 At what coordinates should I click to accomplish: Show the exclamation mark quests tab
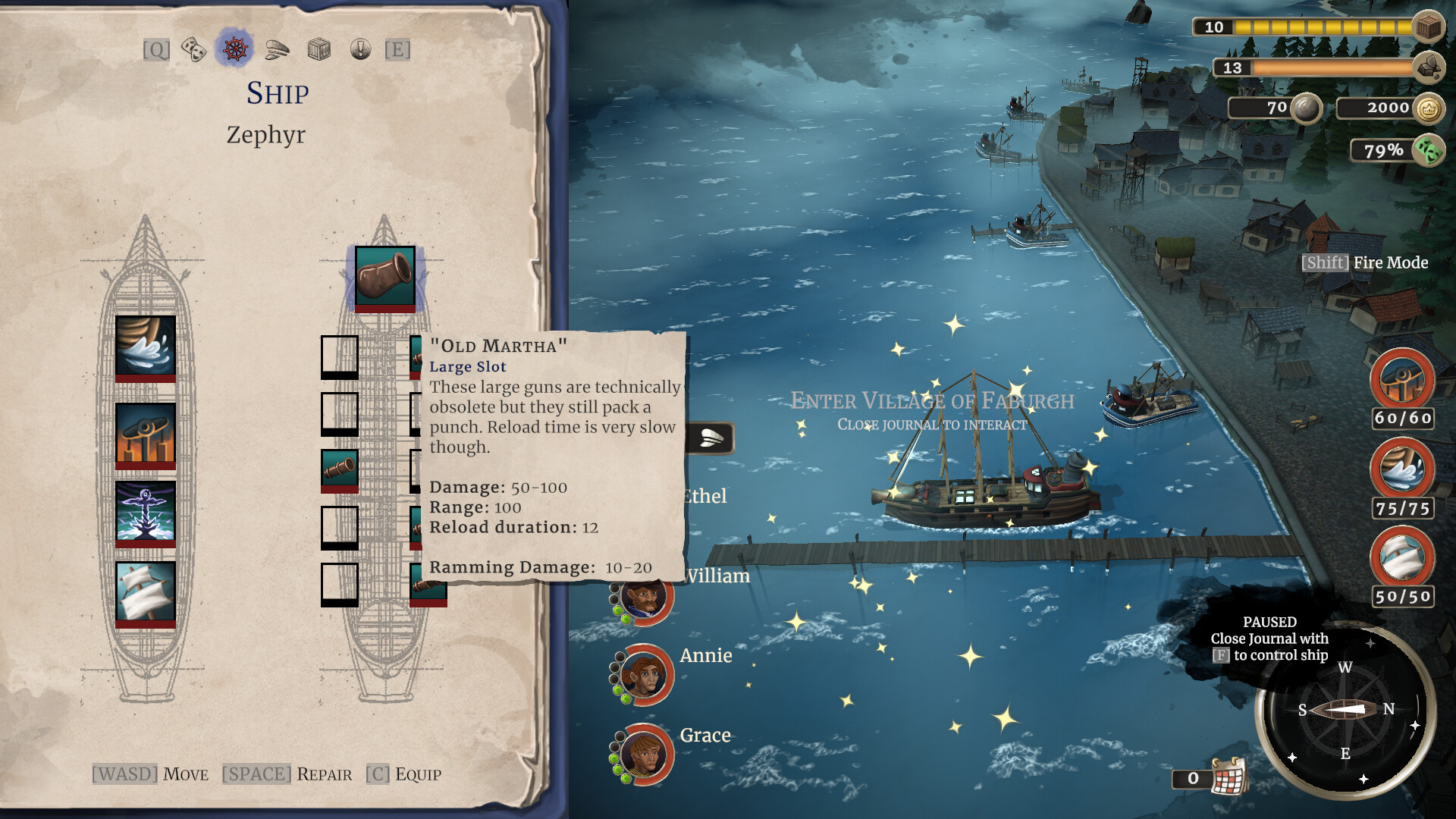tap(360, 50)
